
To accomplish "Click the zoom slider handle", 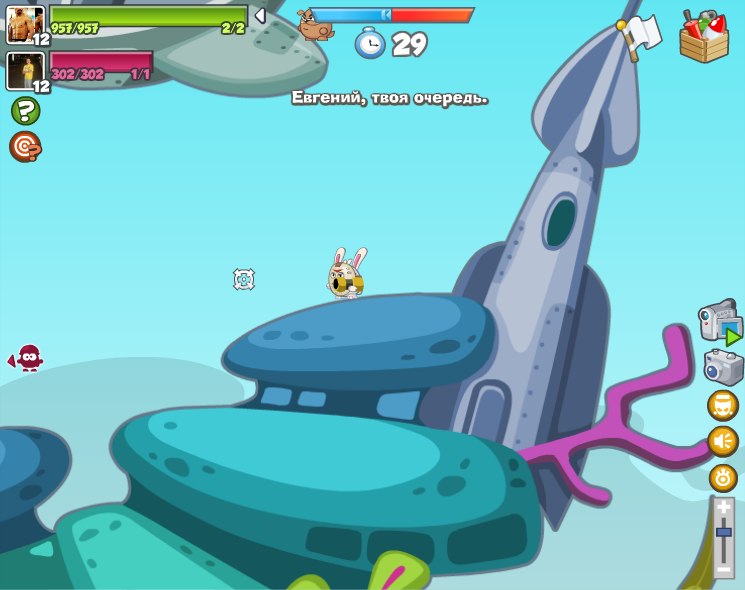I will tap(724, 533).
